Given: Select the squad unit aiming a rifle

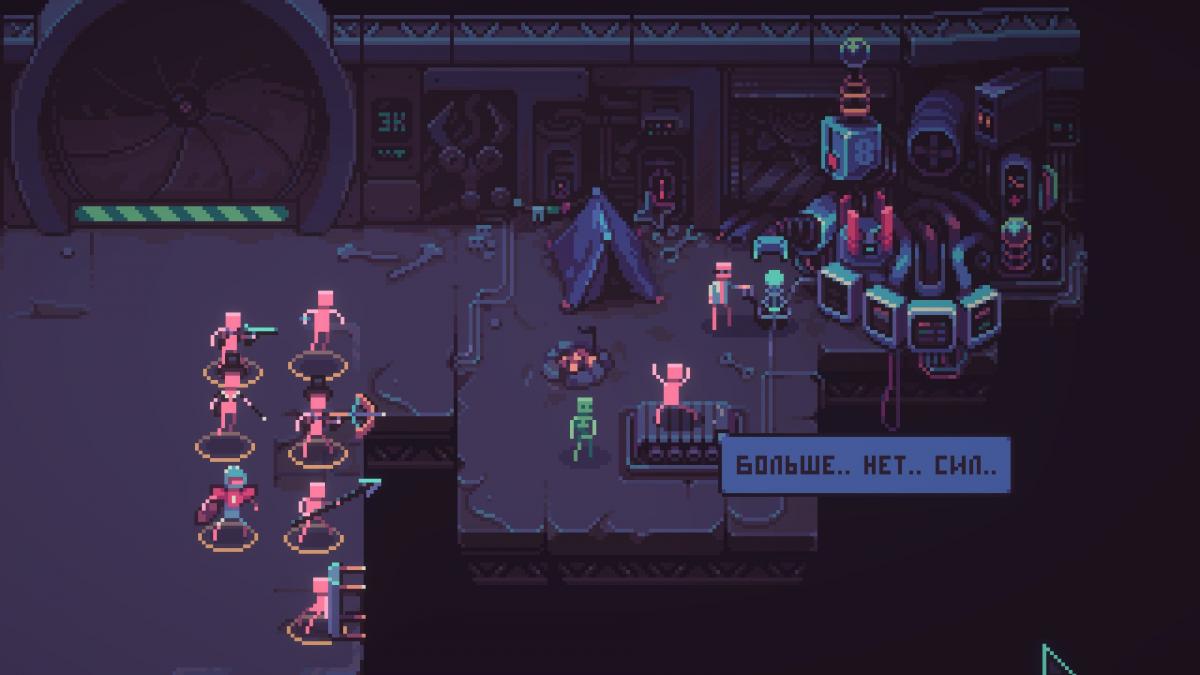Looking at the screenshot, I should pyautogui.click(x=233, y=342).
